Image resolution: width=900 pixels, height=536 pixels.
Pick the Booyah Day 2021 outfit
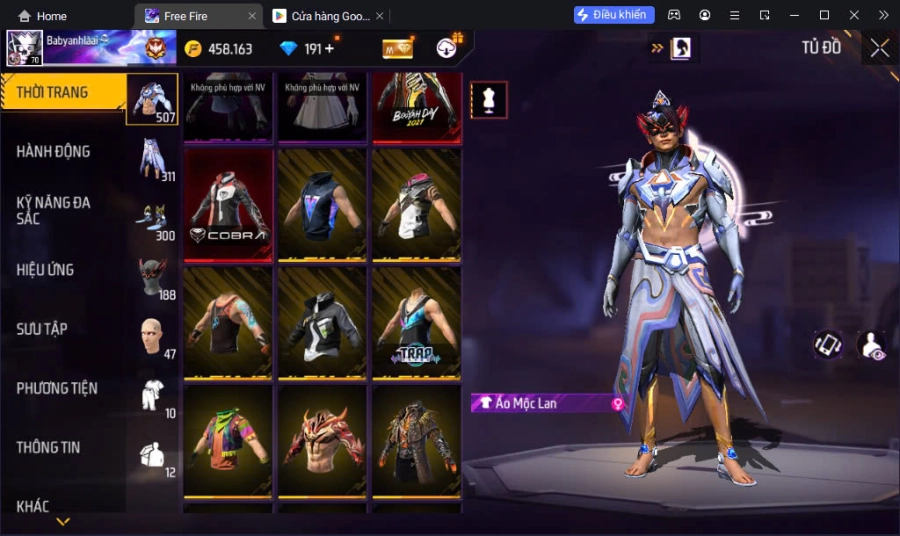coord(416,107)
